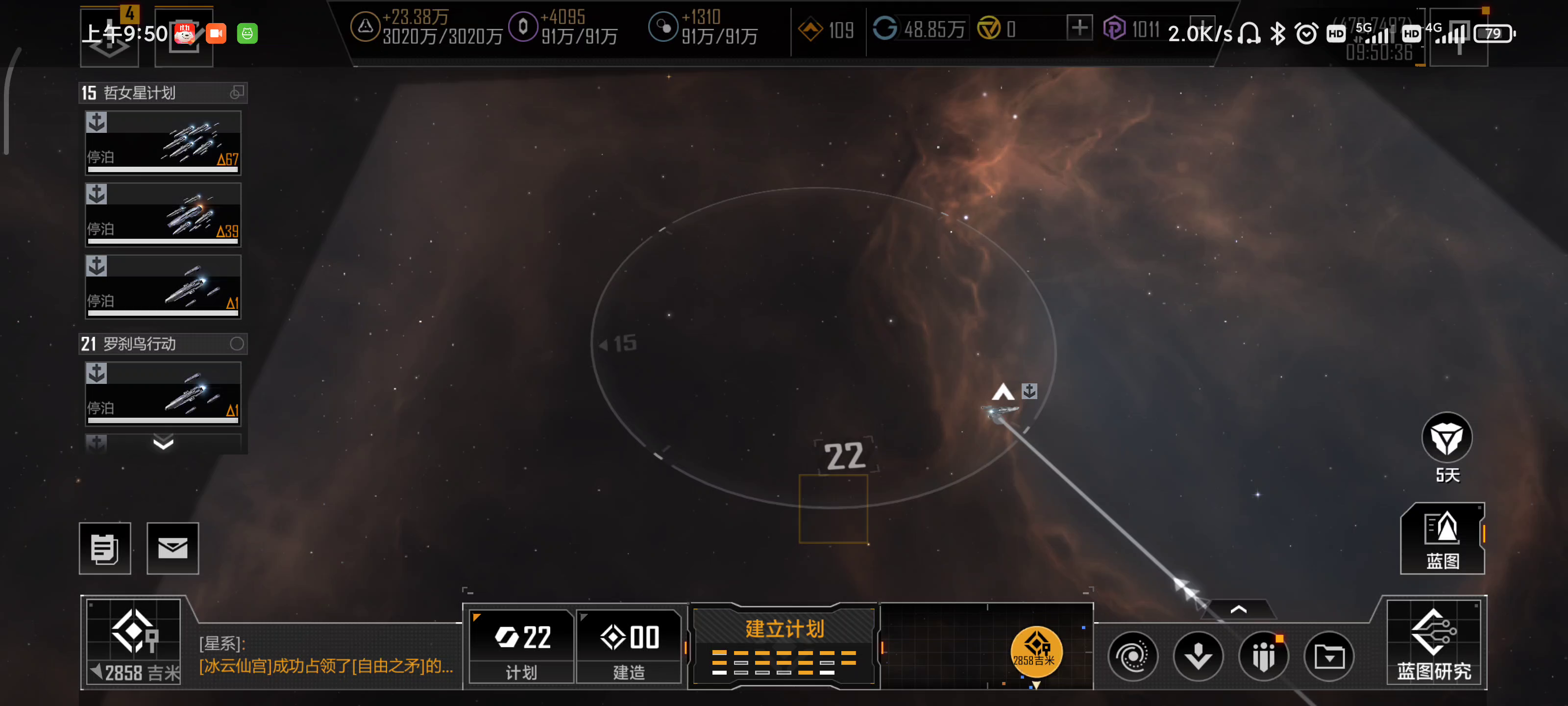Select the docked fleet with 39 ships
This screenshot has width=1568, height=706.
(163, 215)
